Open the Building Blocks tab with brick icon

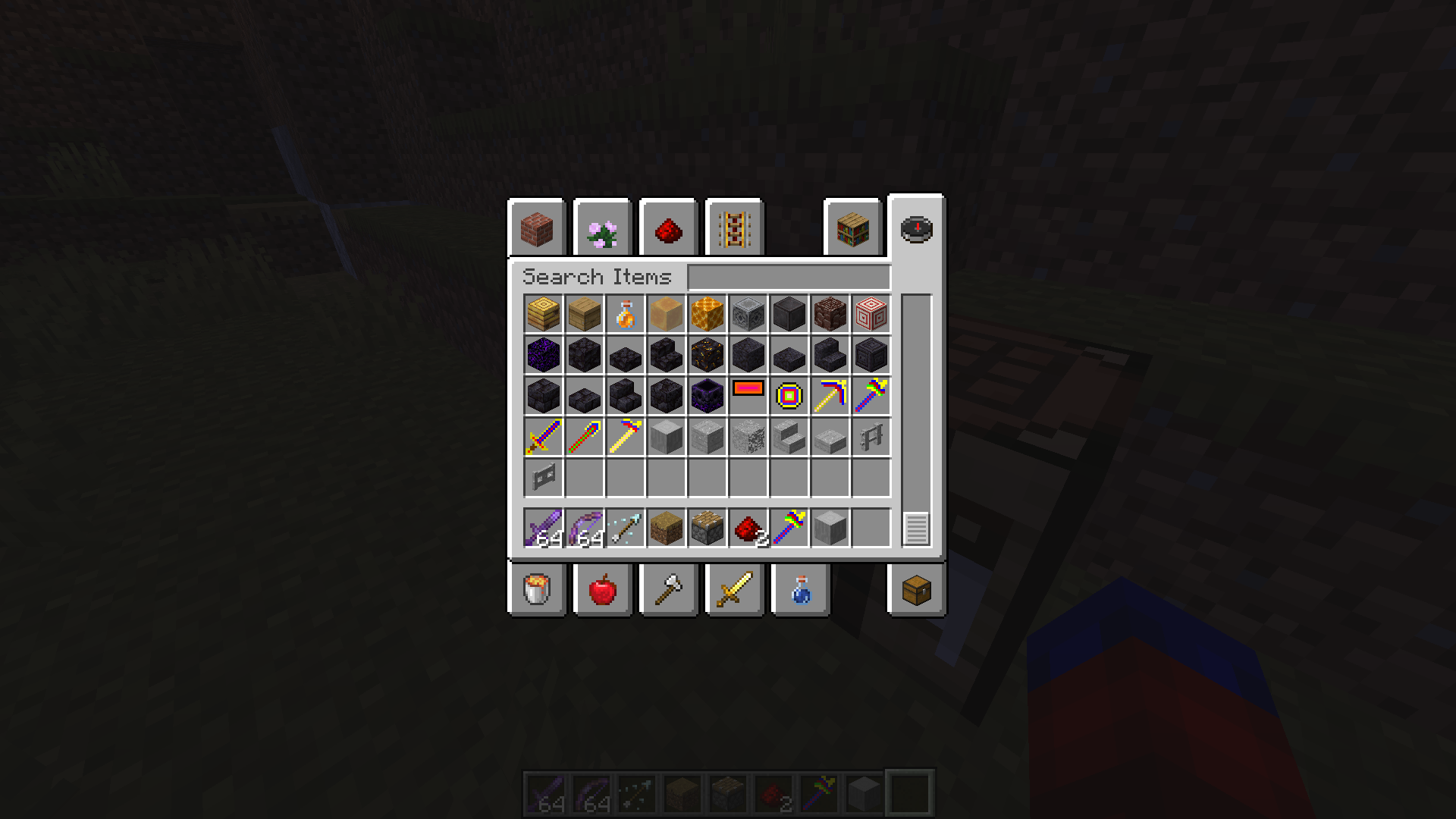pos(537,228)
